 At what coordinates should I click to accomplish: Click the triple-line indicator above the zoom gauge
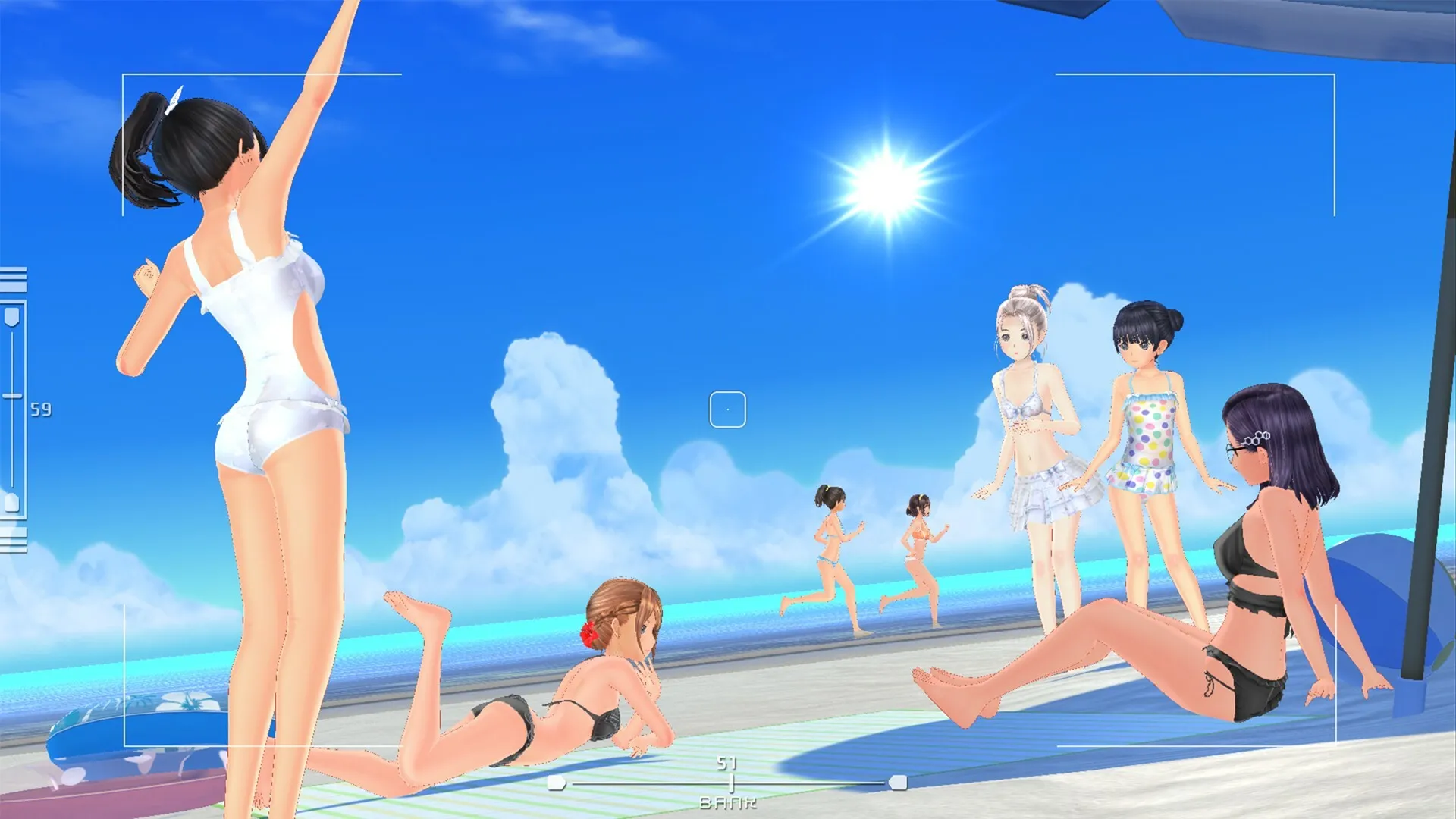click(x=14, y=278)
